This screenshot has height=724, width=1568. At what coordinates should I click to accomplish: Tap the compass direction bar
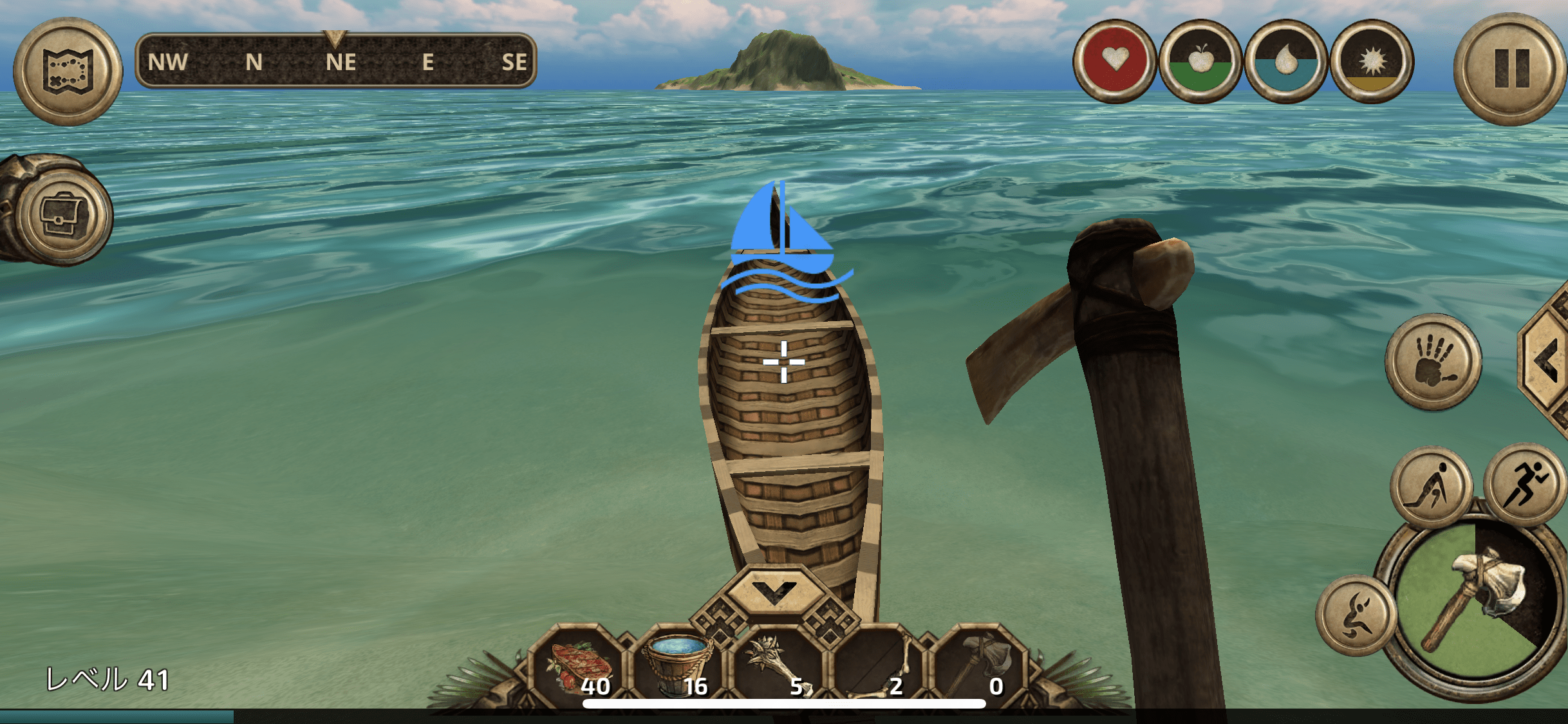(336, 61)
